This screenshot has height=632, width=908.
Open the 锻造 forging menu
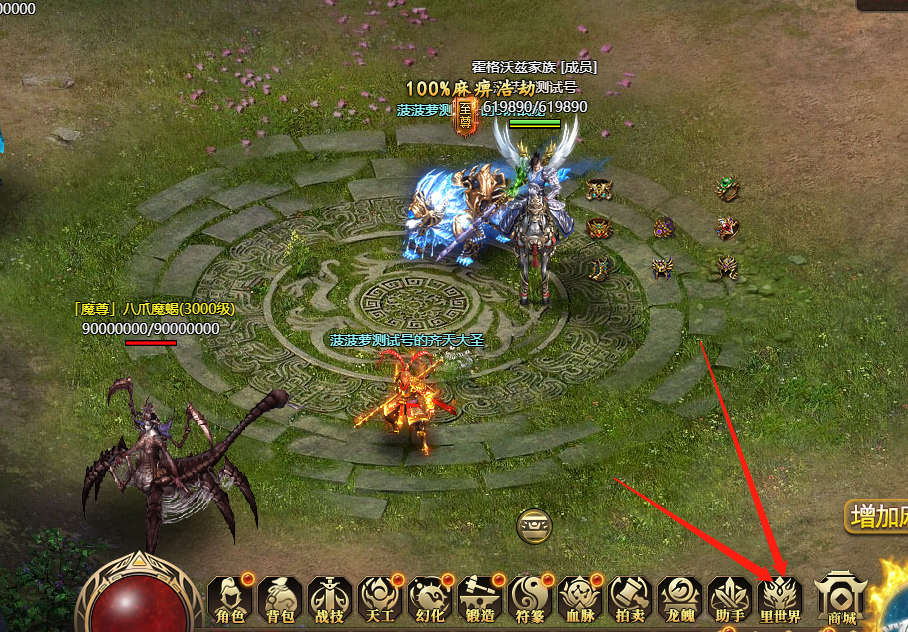[480, 600]
